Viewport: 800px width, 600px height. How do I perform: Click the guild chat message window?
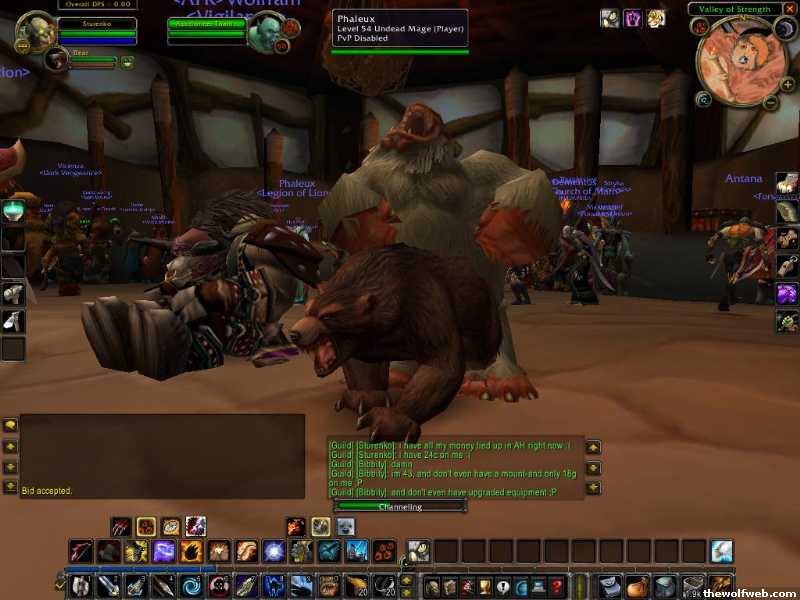tap(453, 468)
